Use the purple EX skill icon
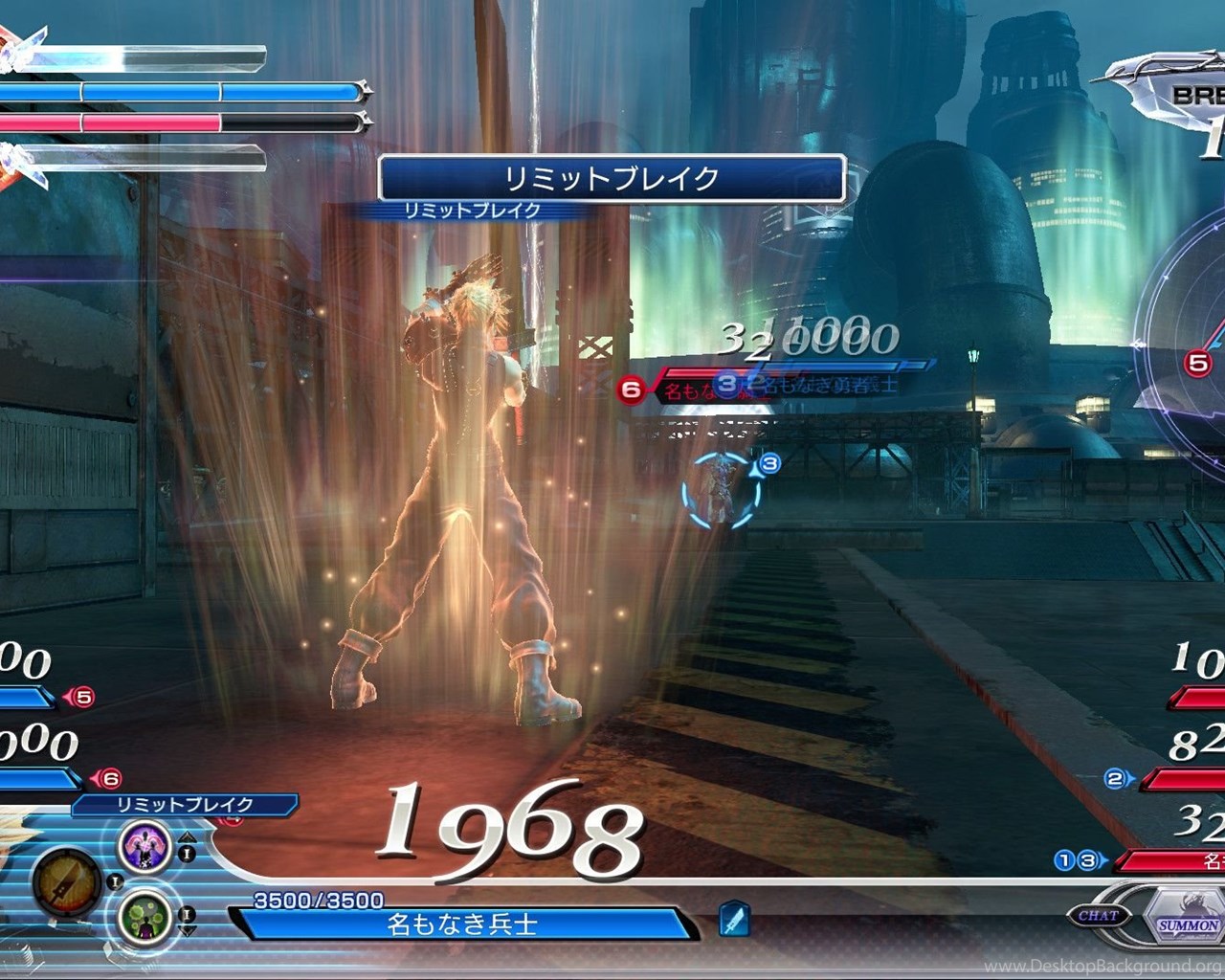 point(145,847)
